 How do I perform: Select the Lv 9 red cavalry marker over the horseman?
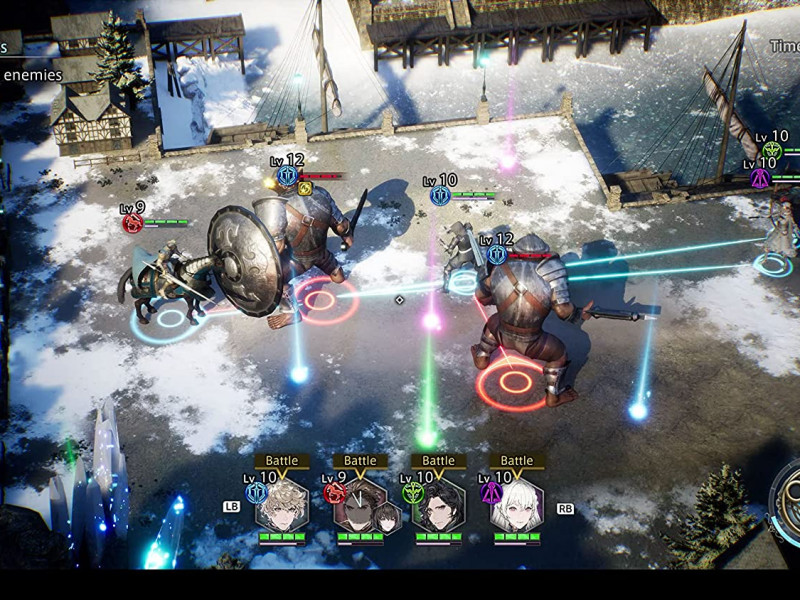pyautogui.click(x=133, y=223)
